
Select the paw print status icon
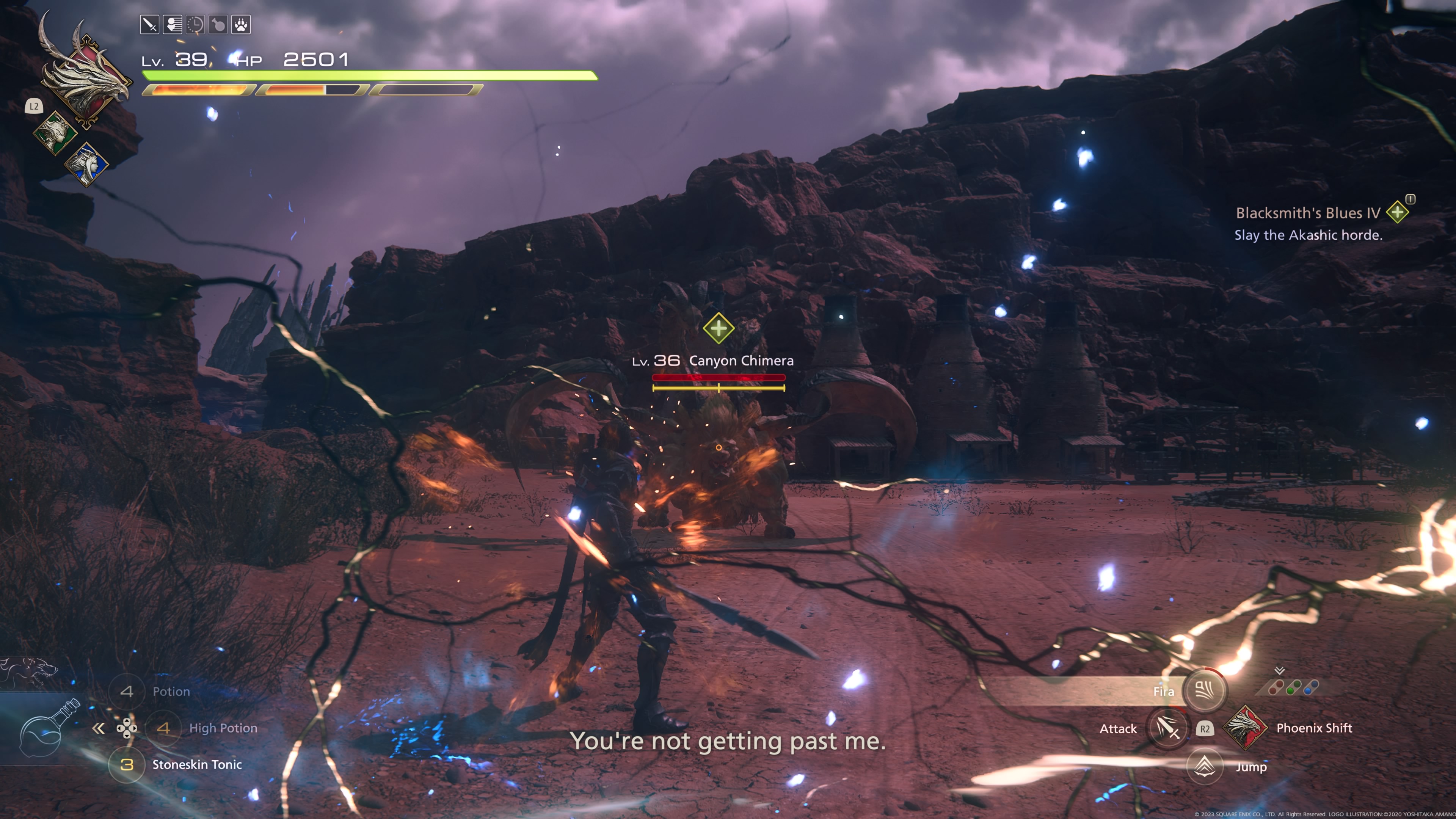pos(241,25)
